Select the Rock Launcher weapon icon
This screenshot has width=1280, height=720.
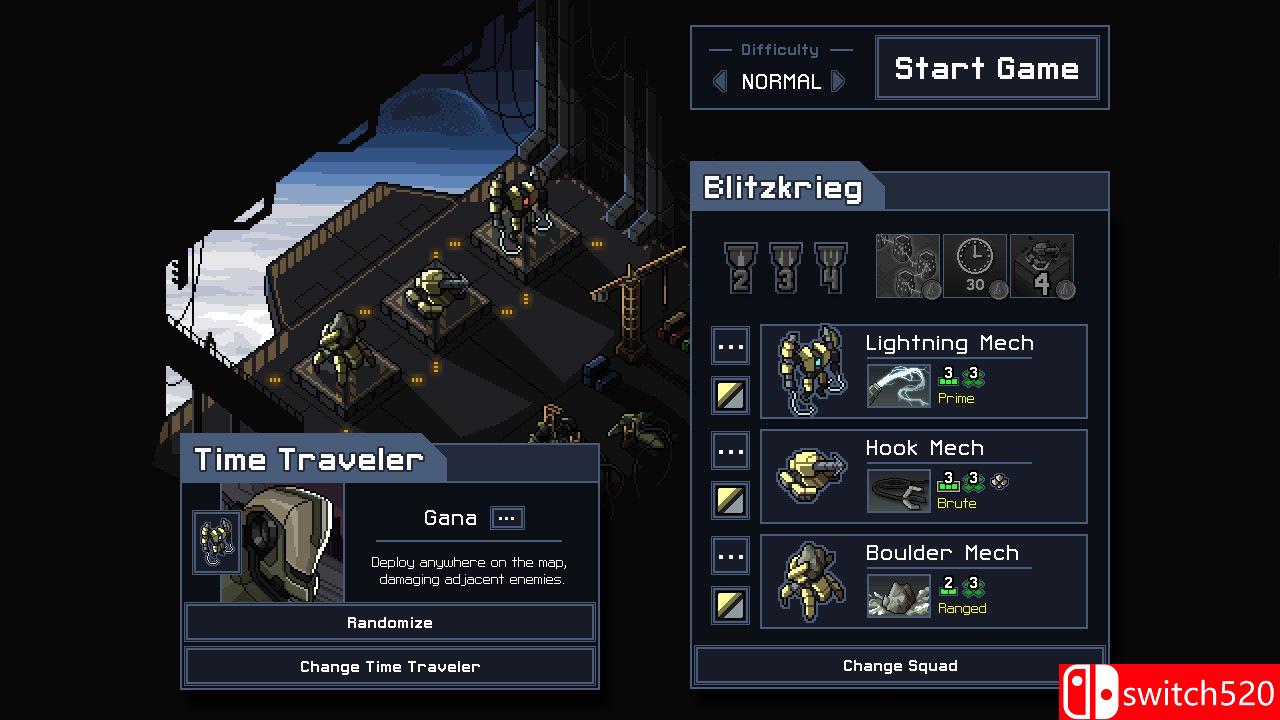[x=898, y=595]
